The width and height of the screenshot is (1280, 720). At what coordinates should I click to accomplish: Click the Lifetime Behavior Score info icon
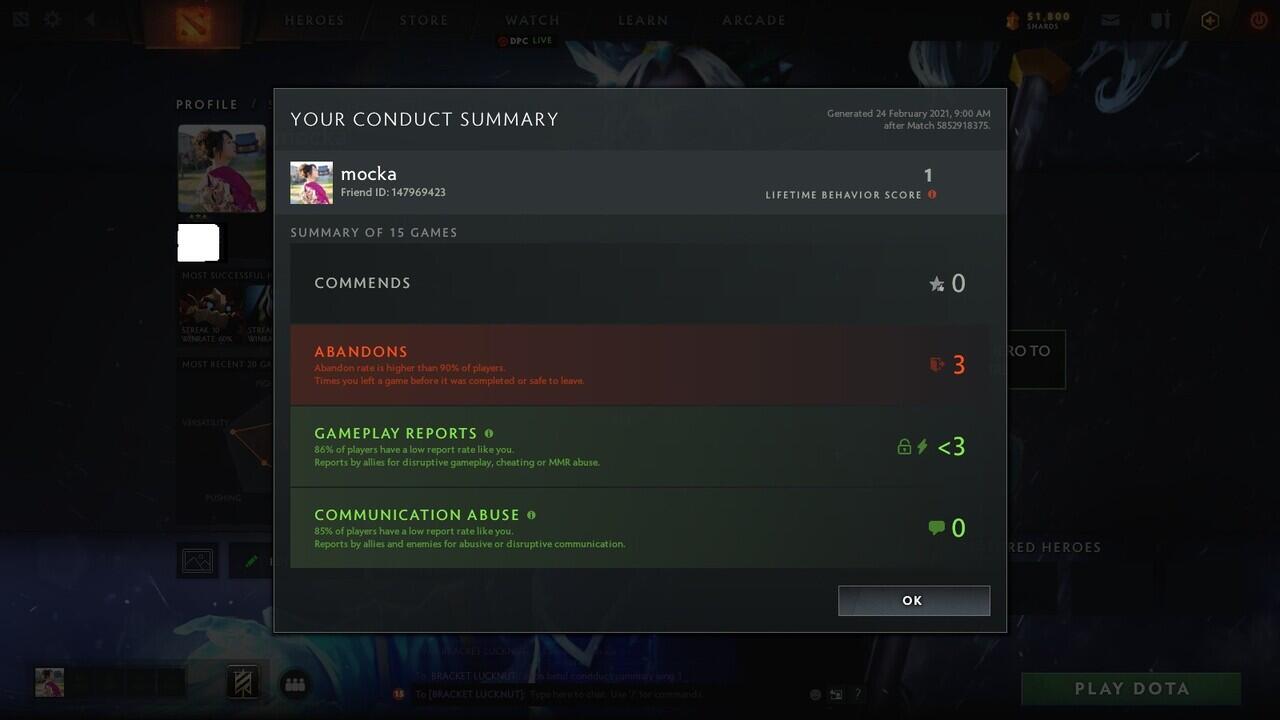[x=932, y=195]
